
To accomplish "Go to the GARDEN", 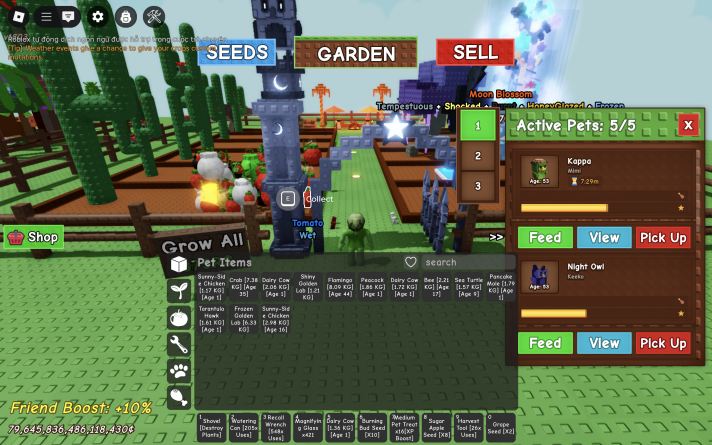I will [x=356, y=54].
